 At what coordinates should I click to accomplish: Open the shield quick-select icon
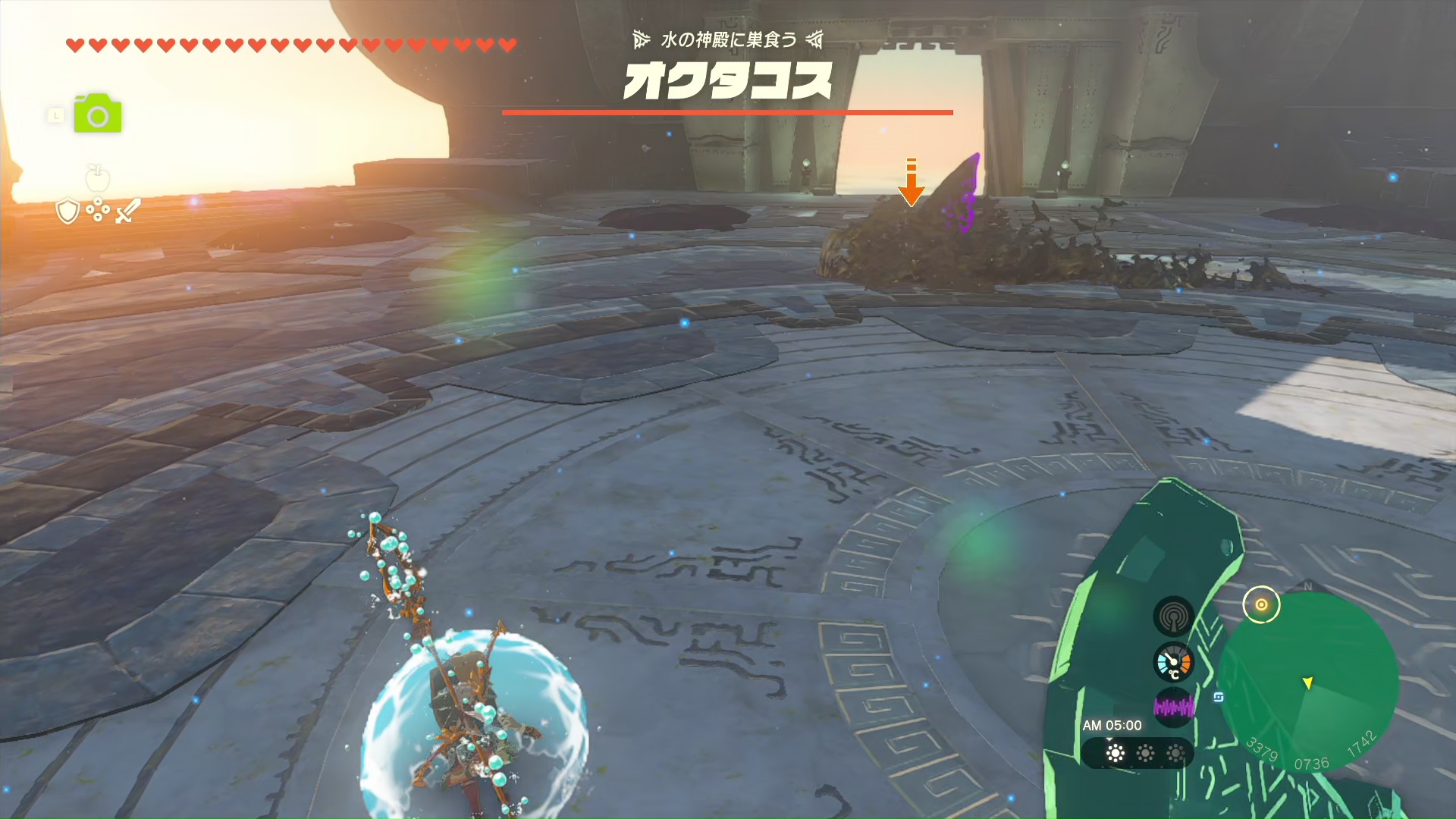(x=68, y=211)
